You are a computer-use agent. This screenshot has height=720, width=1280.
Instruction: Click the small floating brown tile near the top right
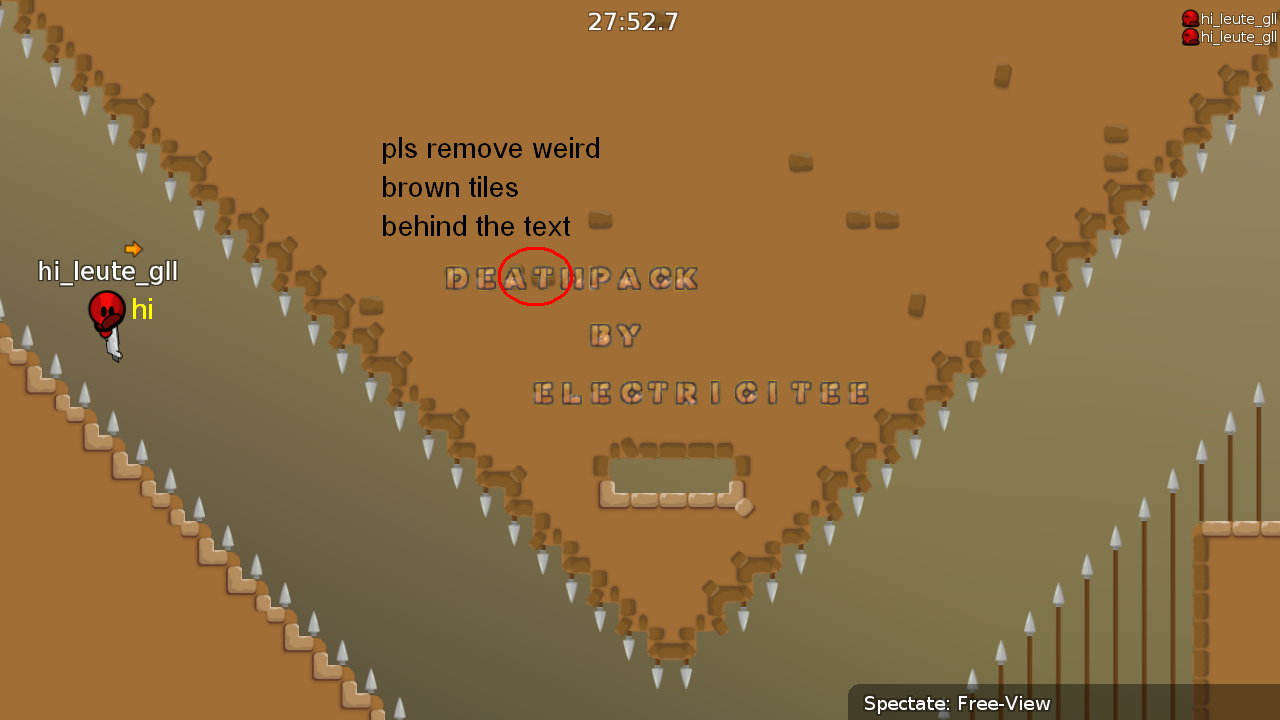click(x=1001, y=76)
